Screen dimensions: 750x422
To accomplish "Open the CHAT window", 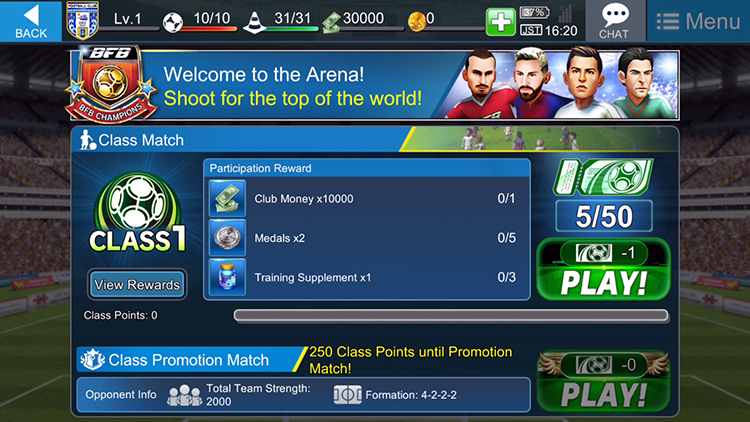I will click(x=614, y=21).
